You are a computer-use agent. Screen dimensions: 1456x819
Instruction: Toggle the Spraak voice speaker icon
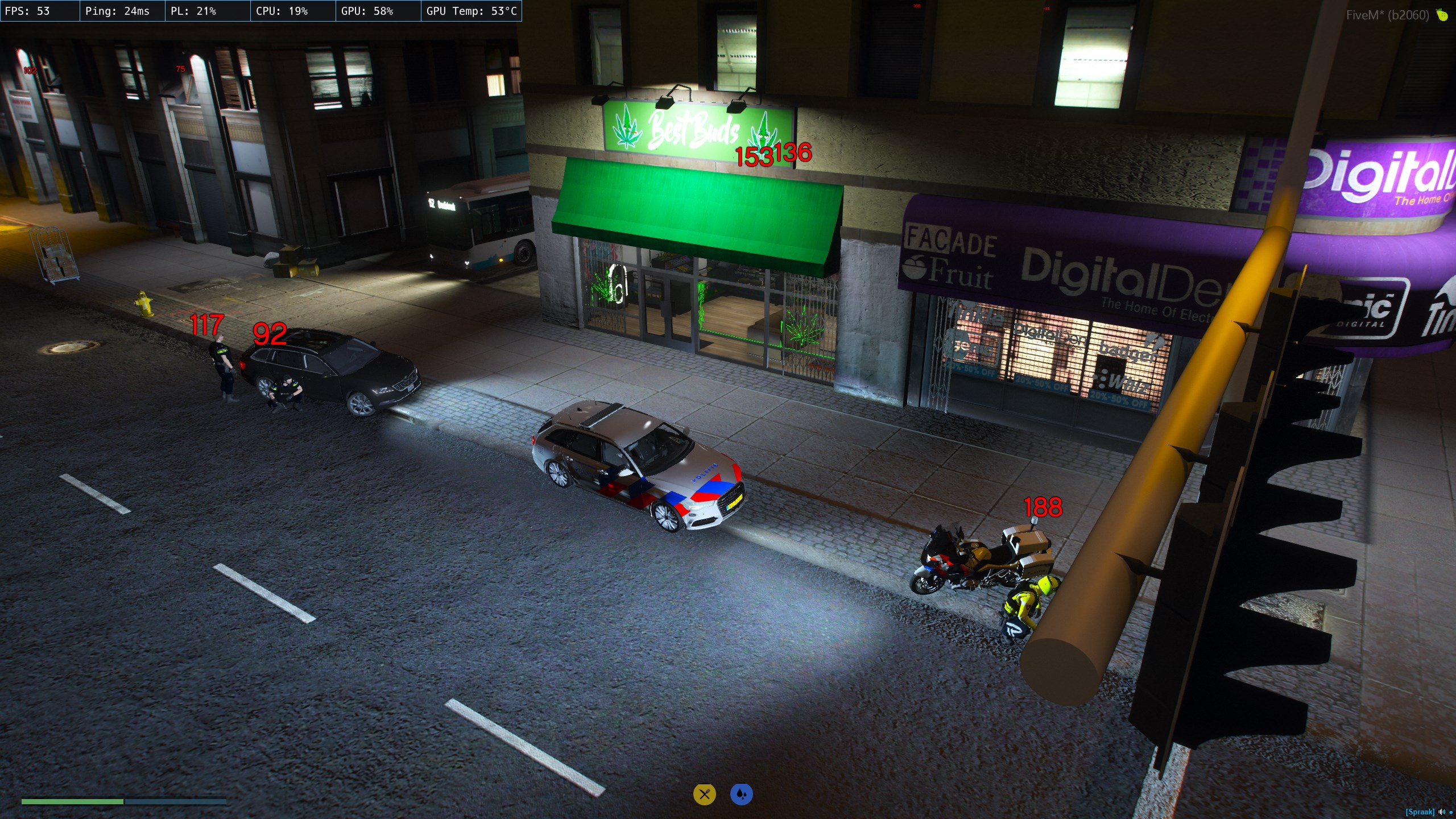click(x=1442, y=812)
